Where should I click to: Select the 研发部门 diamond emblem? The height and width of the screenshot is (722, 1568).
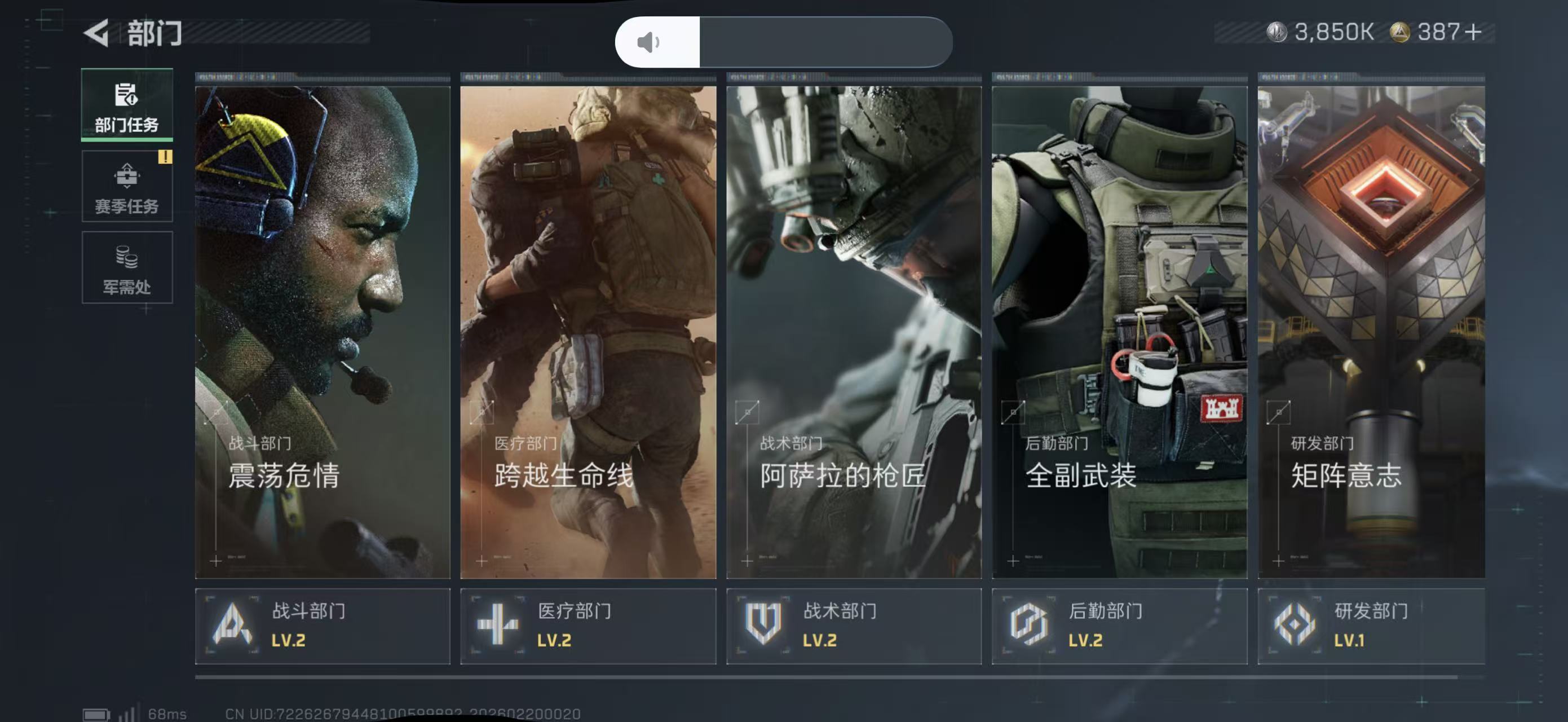(1294, 625)
